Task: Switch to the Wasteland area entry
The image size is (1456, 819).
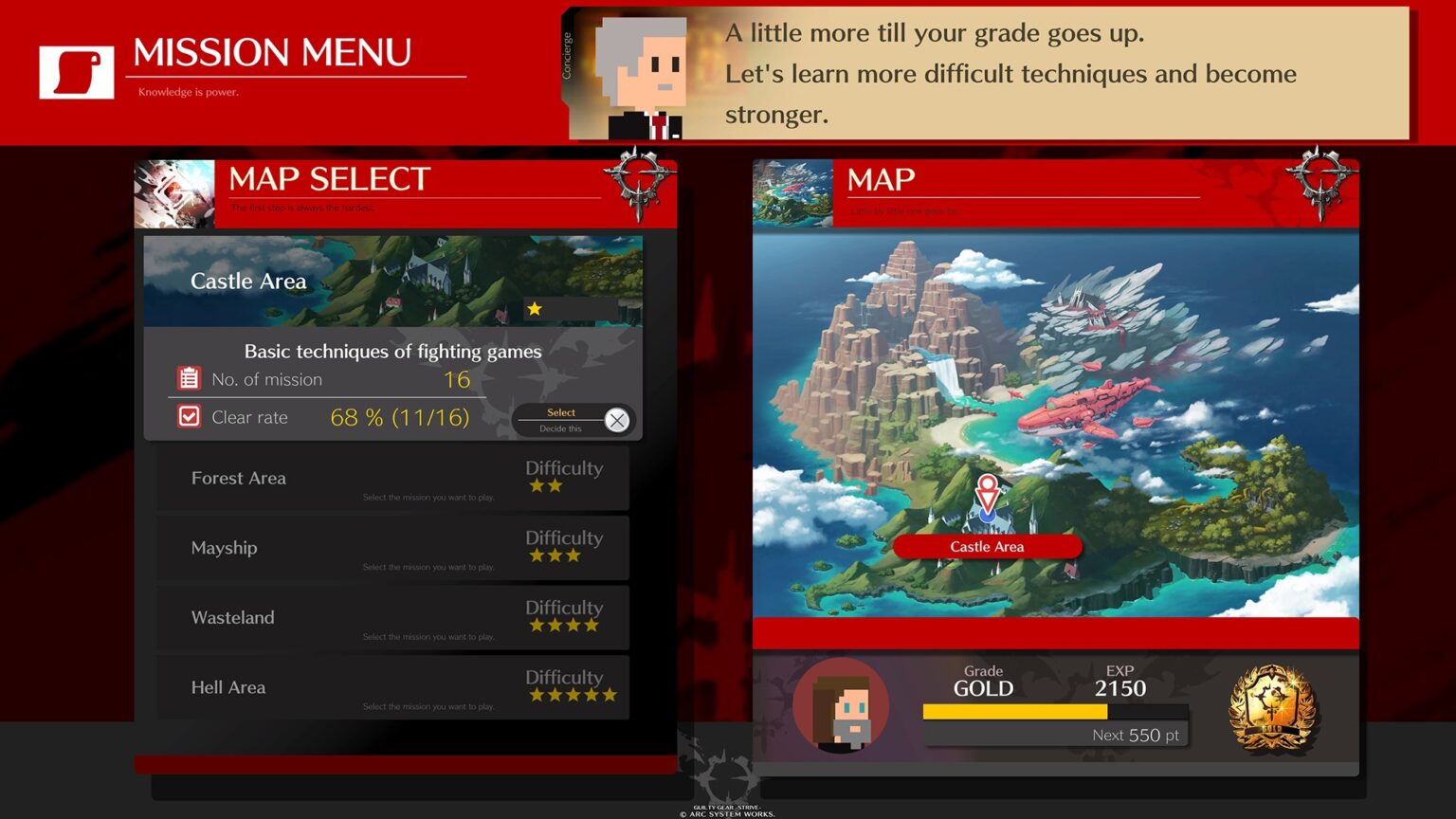Action: coord(393,617)
